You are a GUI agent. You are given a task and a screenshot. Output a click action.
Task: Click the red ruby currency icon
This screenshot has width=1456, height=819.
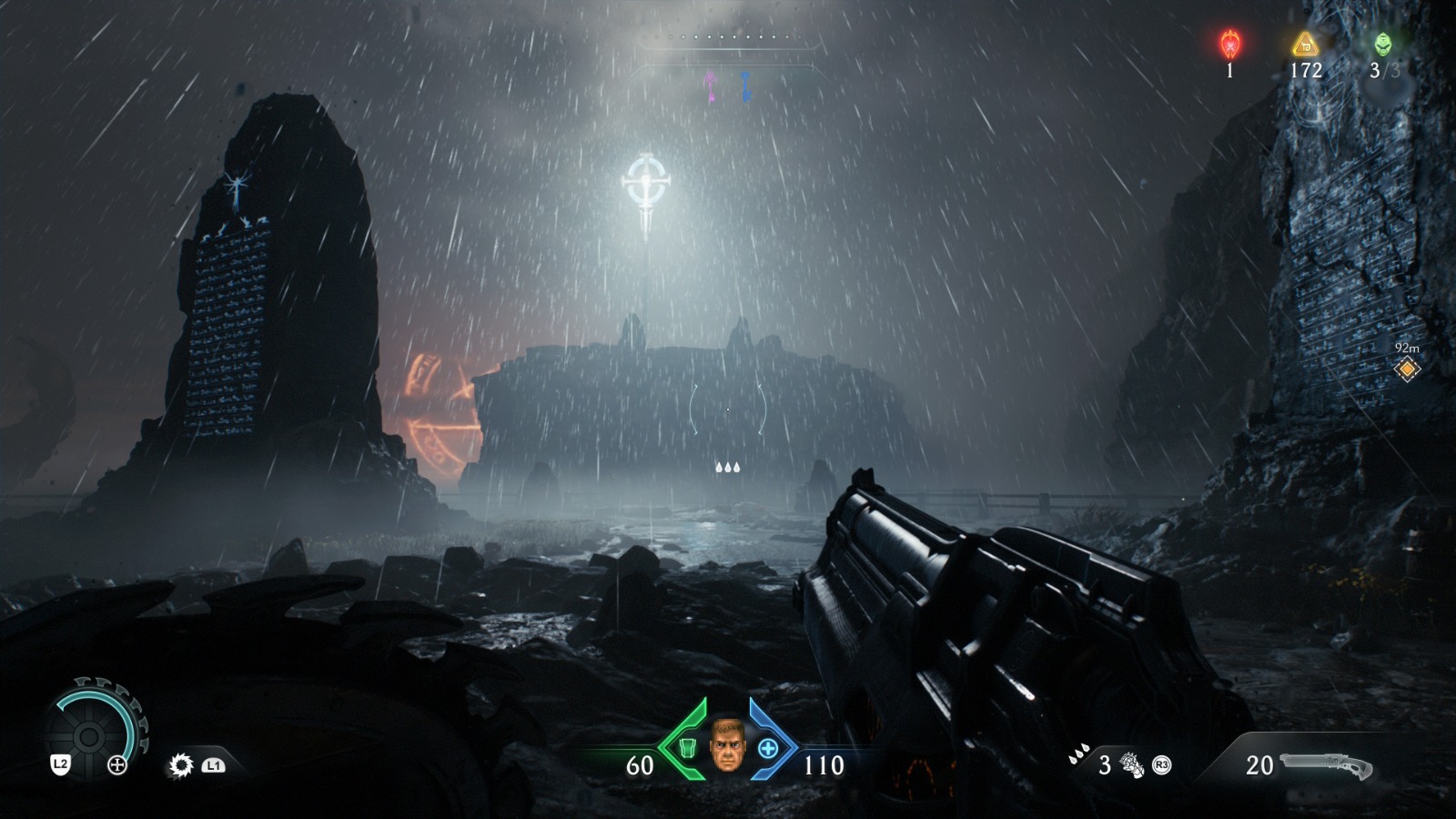1230,44
